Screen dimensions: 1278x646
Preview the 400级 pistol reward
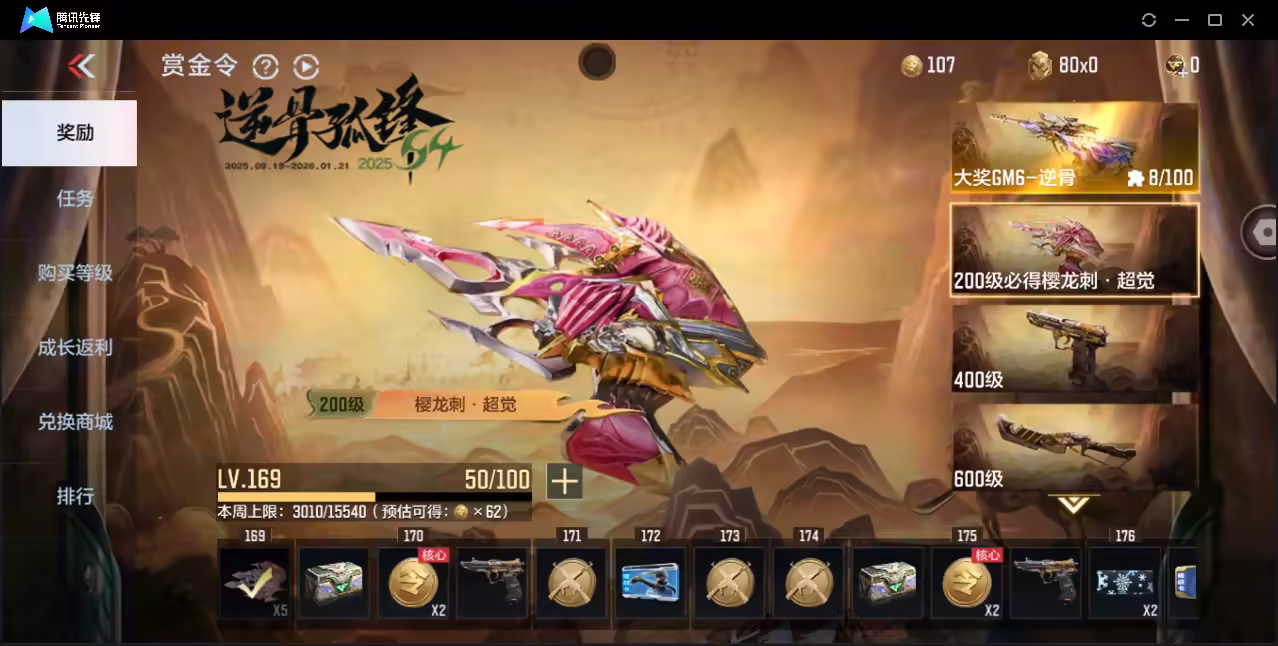(1074, 349)
